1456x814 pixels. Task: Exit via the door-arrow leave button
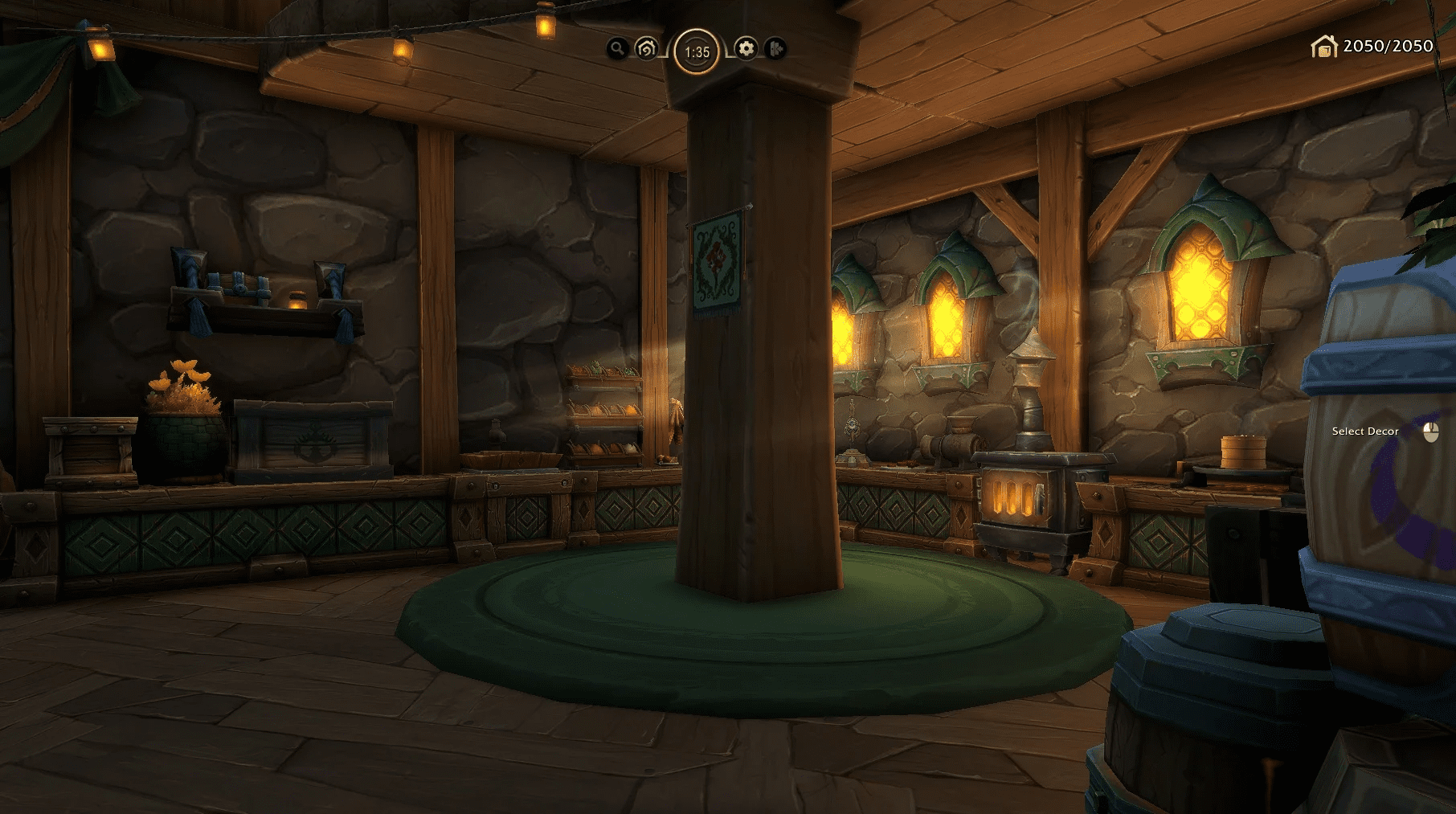[x=775, y=49]
